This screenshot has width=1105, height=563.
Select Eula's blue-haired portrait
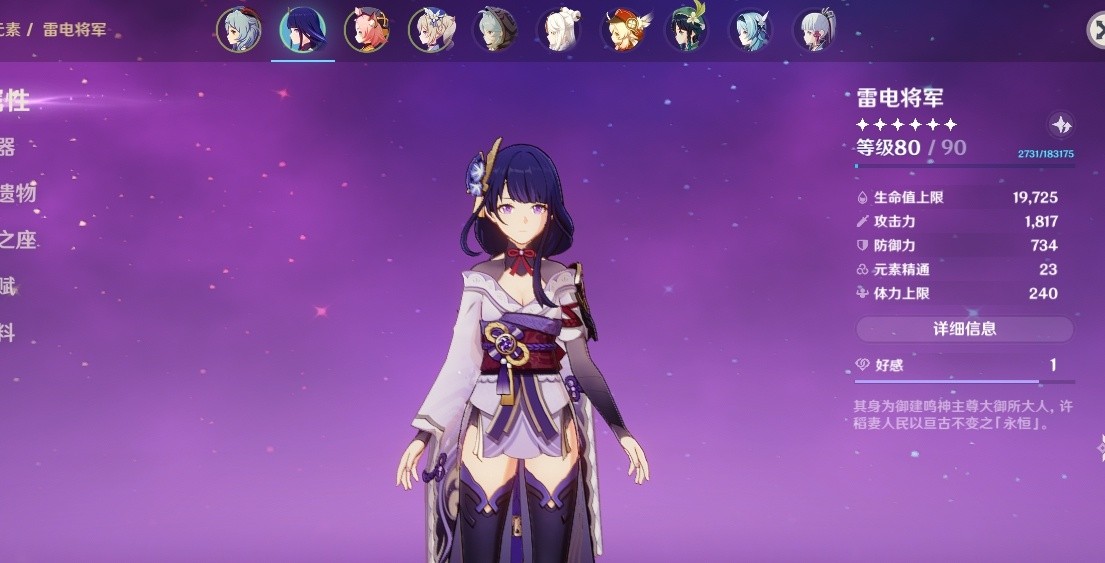751,30
